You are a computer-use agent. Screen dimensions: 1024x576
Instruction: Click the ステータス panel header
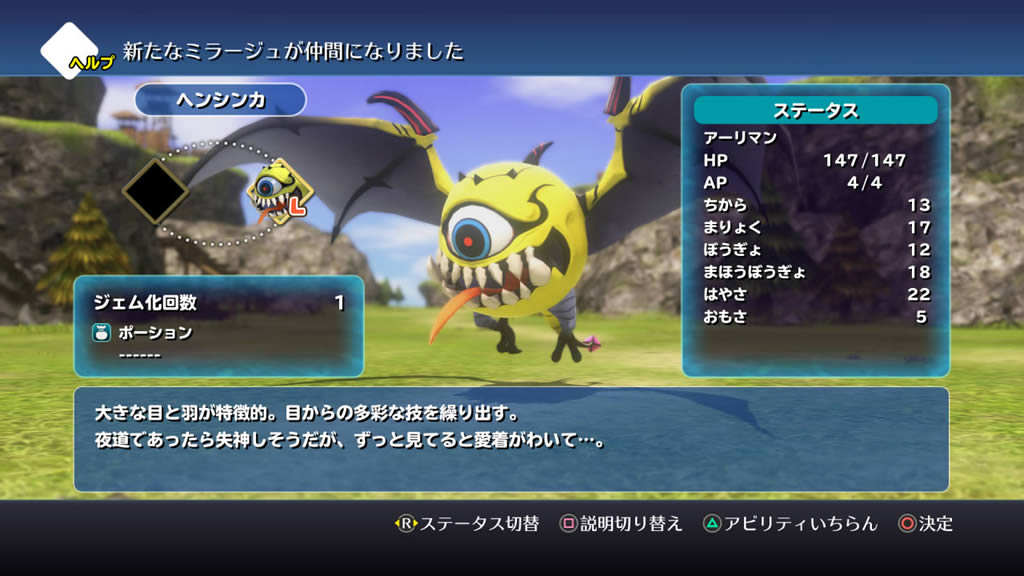click(x=815, y=110)
